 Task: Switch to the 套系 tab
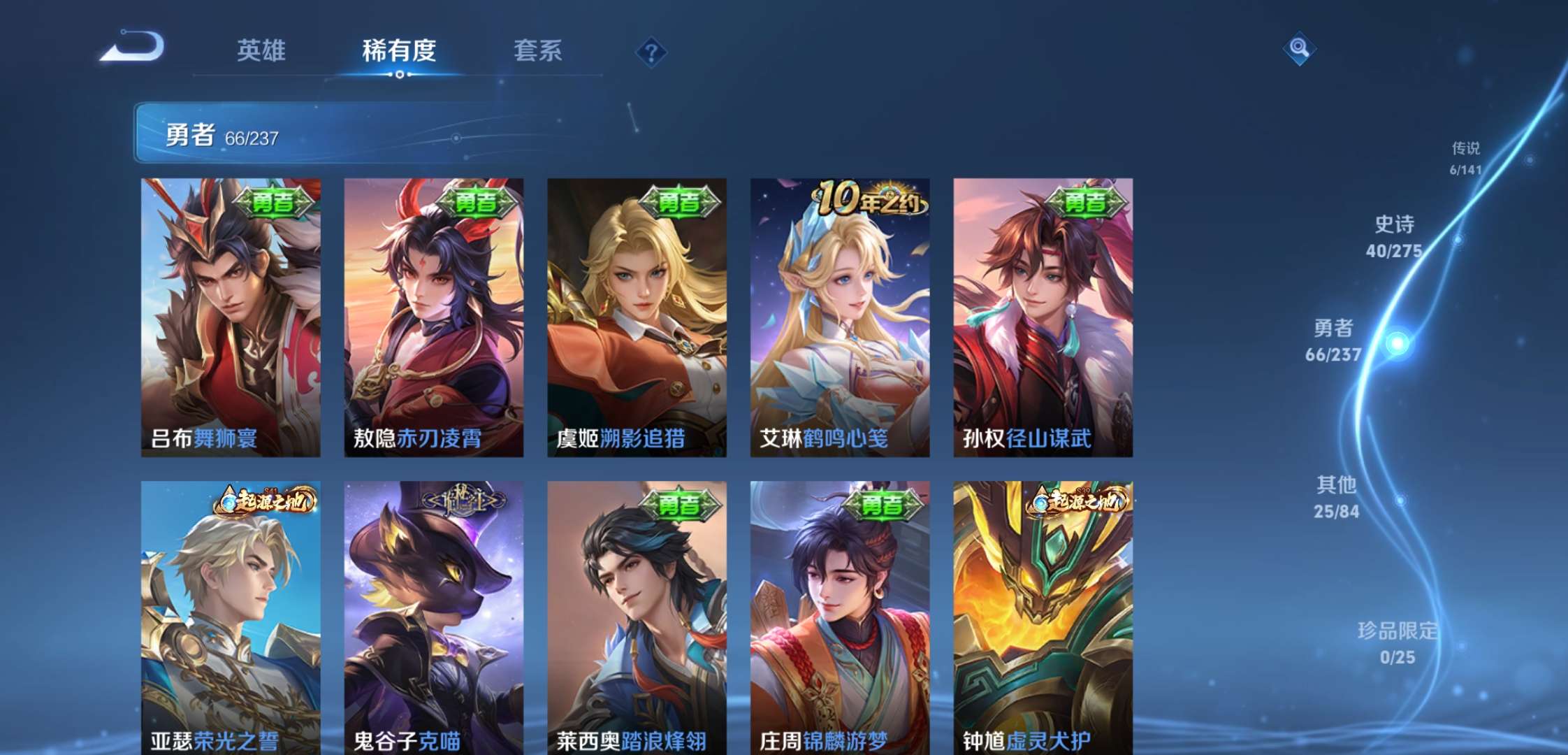click(538, 50)
